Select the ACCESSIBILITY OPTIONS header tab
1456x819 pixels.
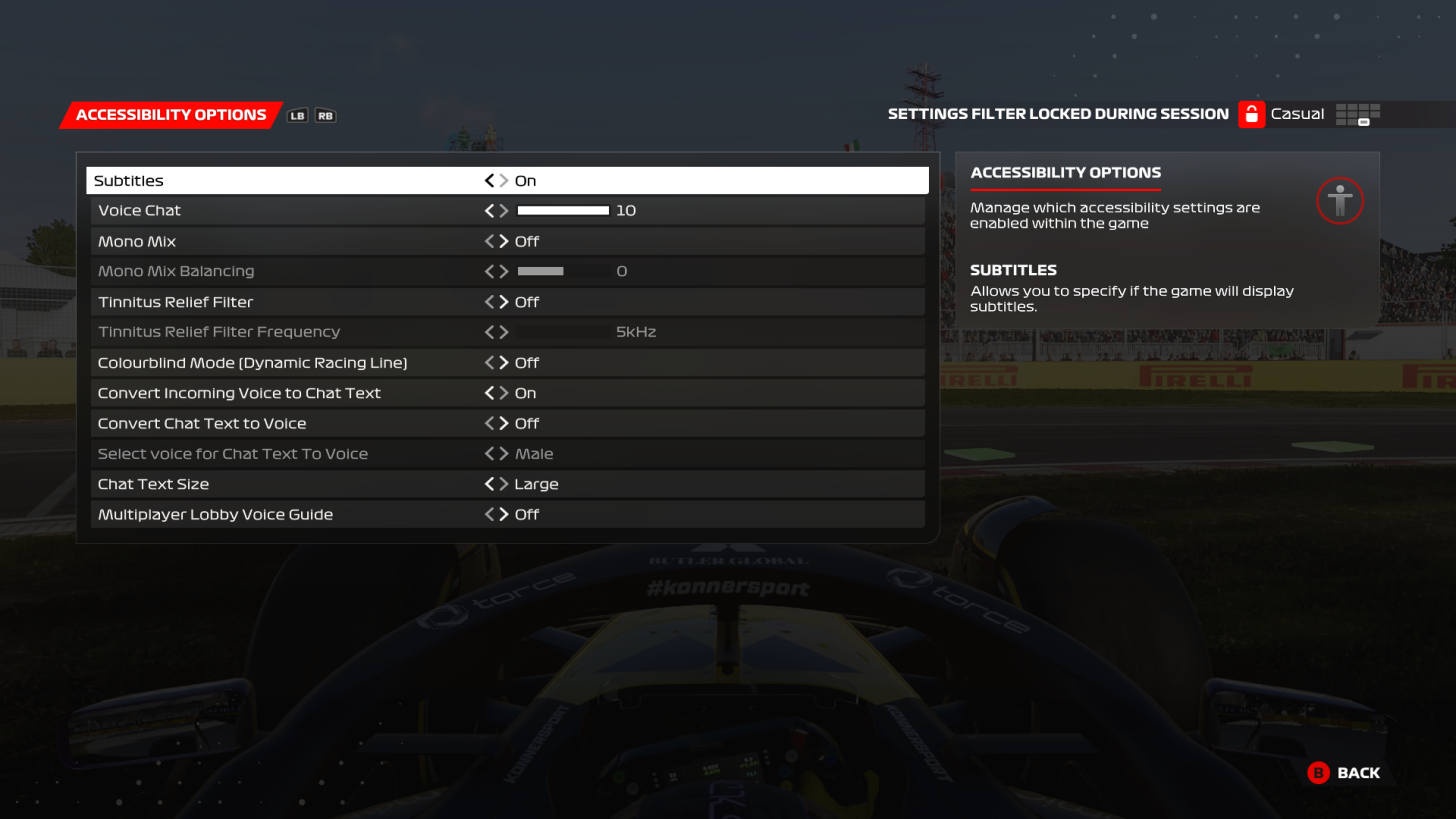coord(170,114)
